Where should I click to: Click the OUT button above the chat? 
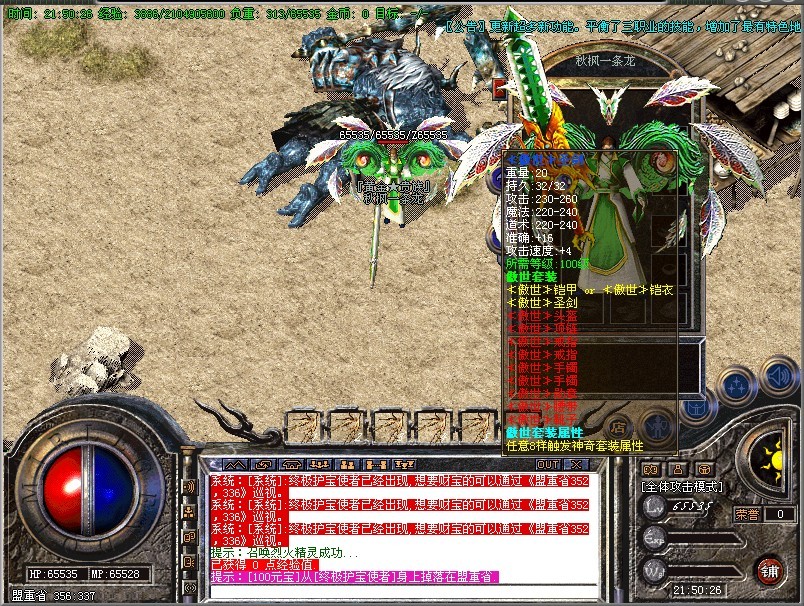click(x=547, y=465)
